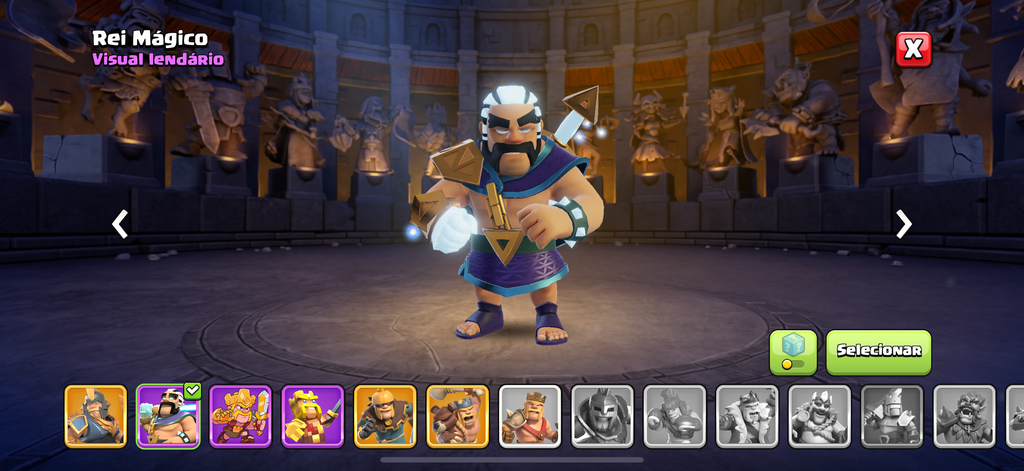Image resolution: width=1024 pixels, height=471 pixels.
Task: Show the previous hero skin
Action: [120, 224]
